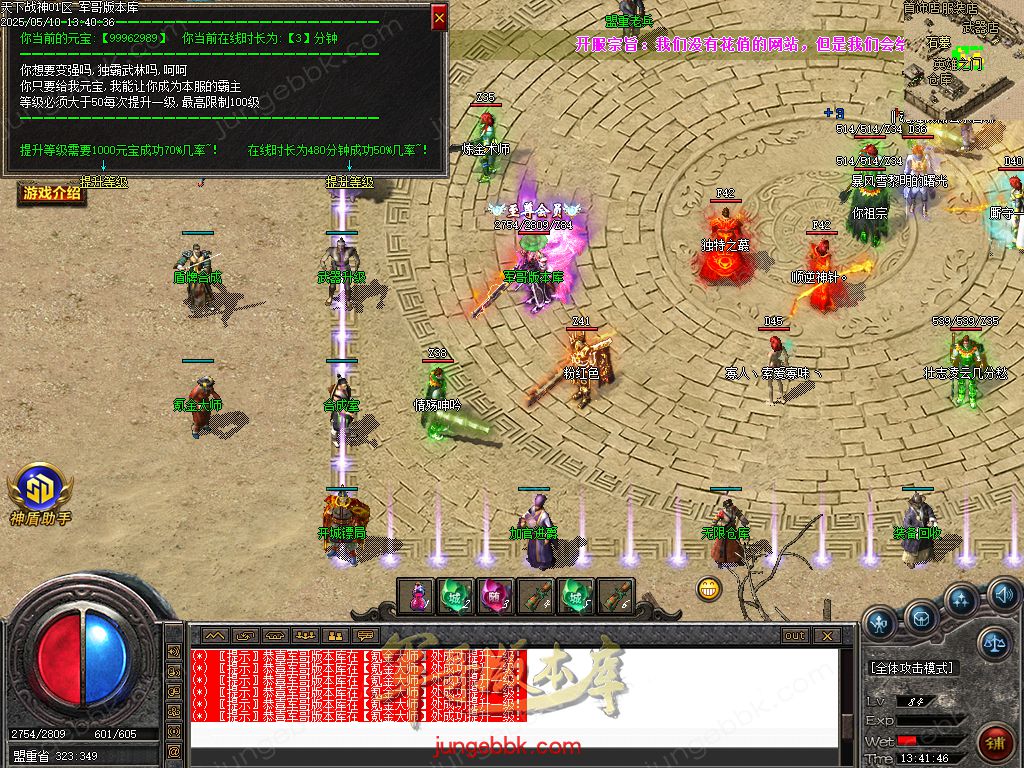Choose 提升等级 under the 480-minute online offer
The image size is (1024, 768).
pyautogui.click(x=349, y=182)
